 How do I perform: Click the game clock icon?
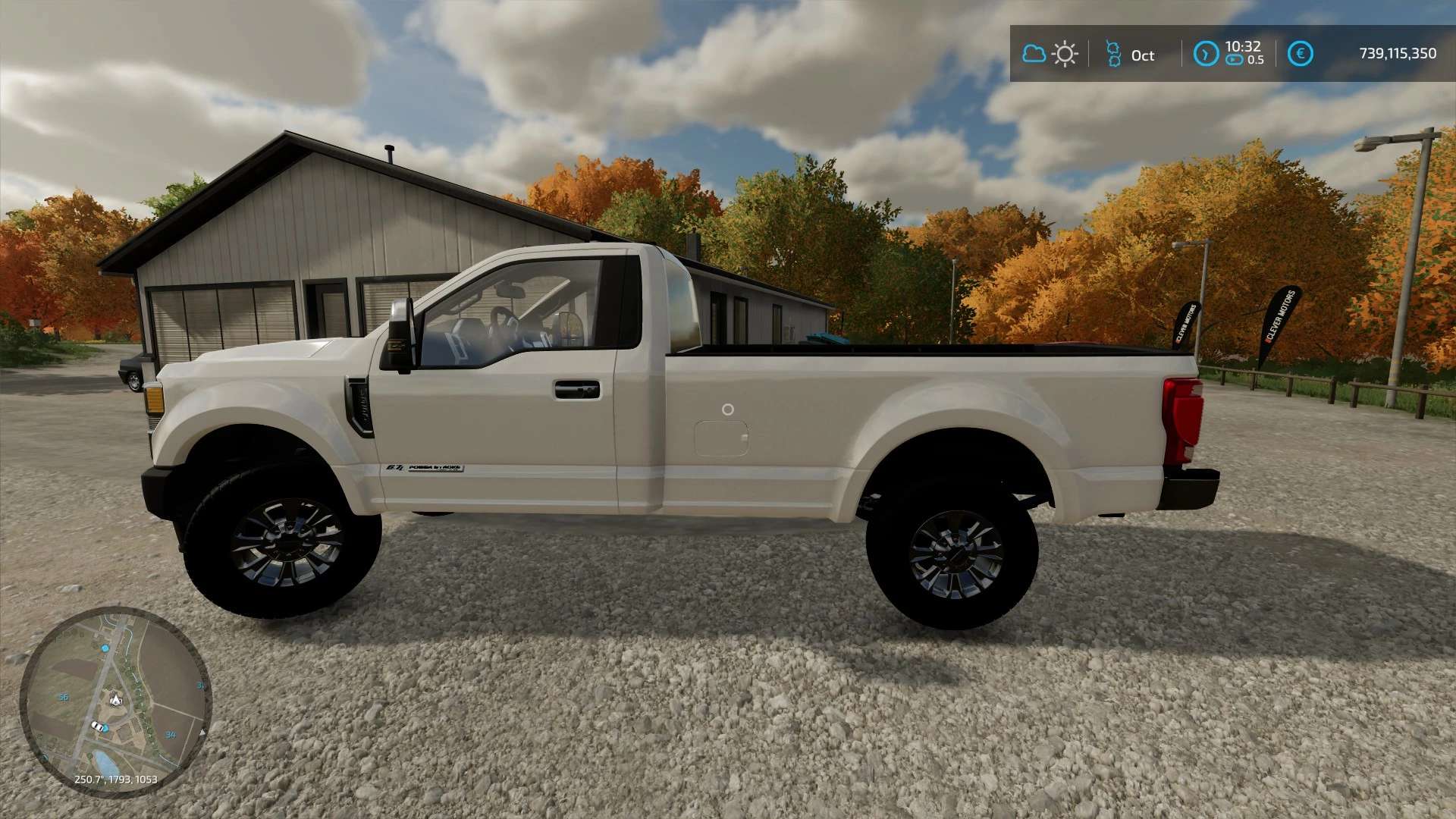pos(1206,54)
